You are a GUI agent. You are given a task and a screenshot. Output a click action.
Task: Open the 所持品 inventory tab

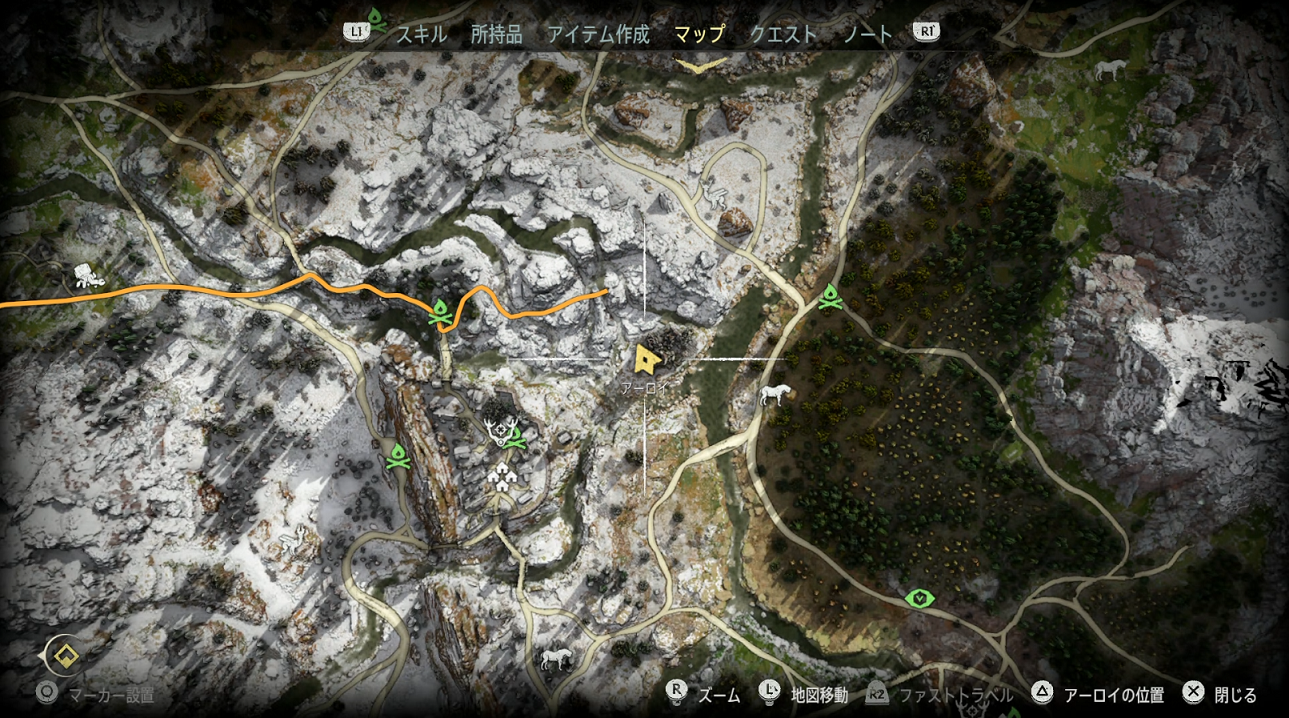(497, 34)
